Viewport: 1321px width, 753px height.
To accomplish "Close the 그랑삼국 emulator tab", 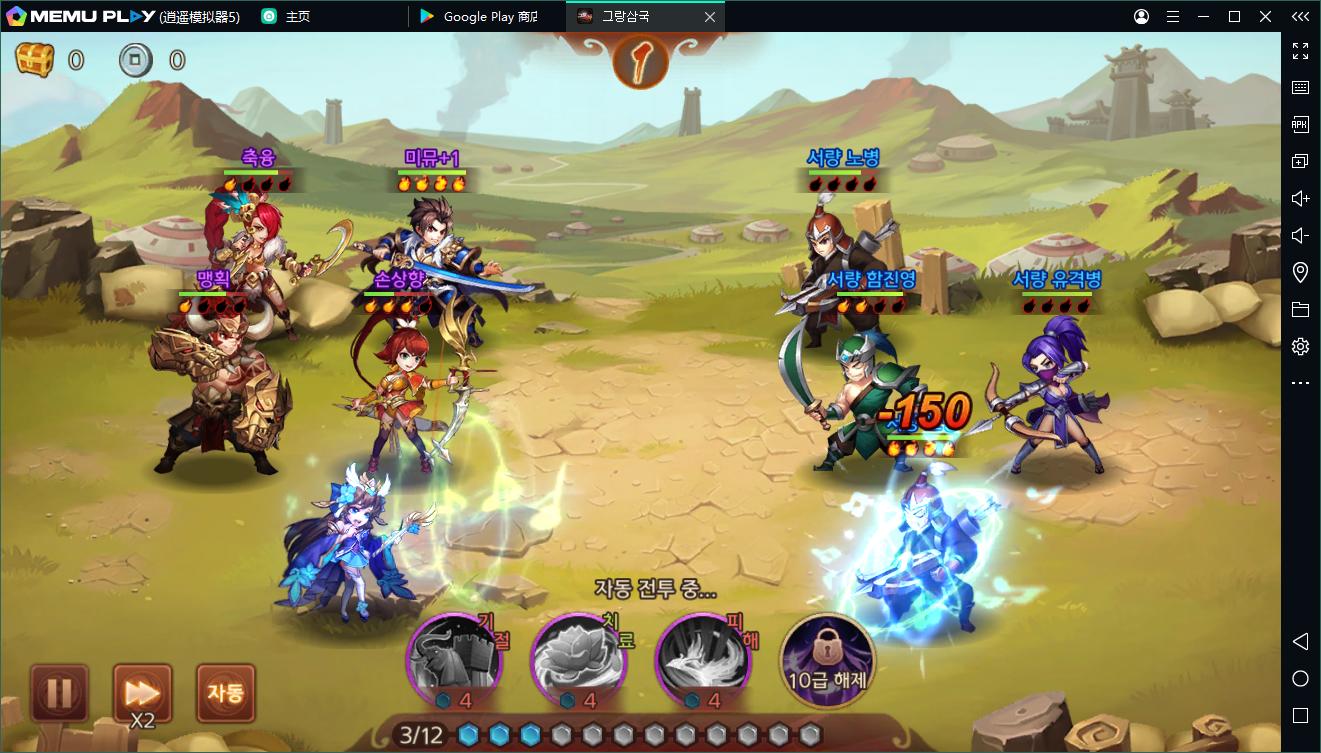I will [x=710, y=17].
